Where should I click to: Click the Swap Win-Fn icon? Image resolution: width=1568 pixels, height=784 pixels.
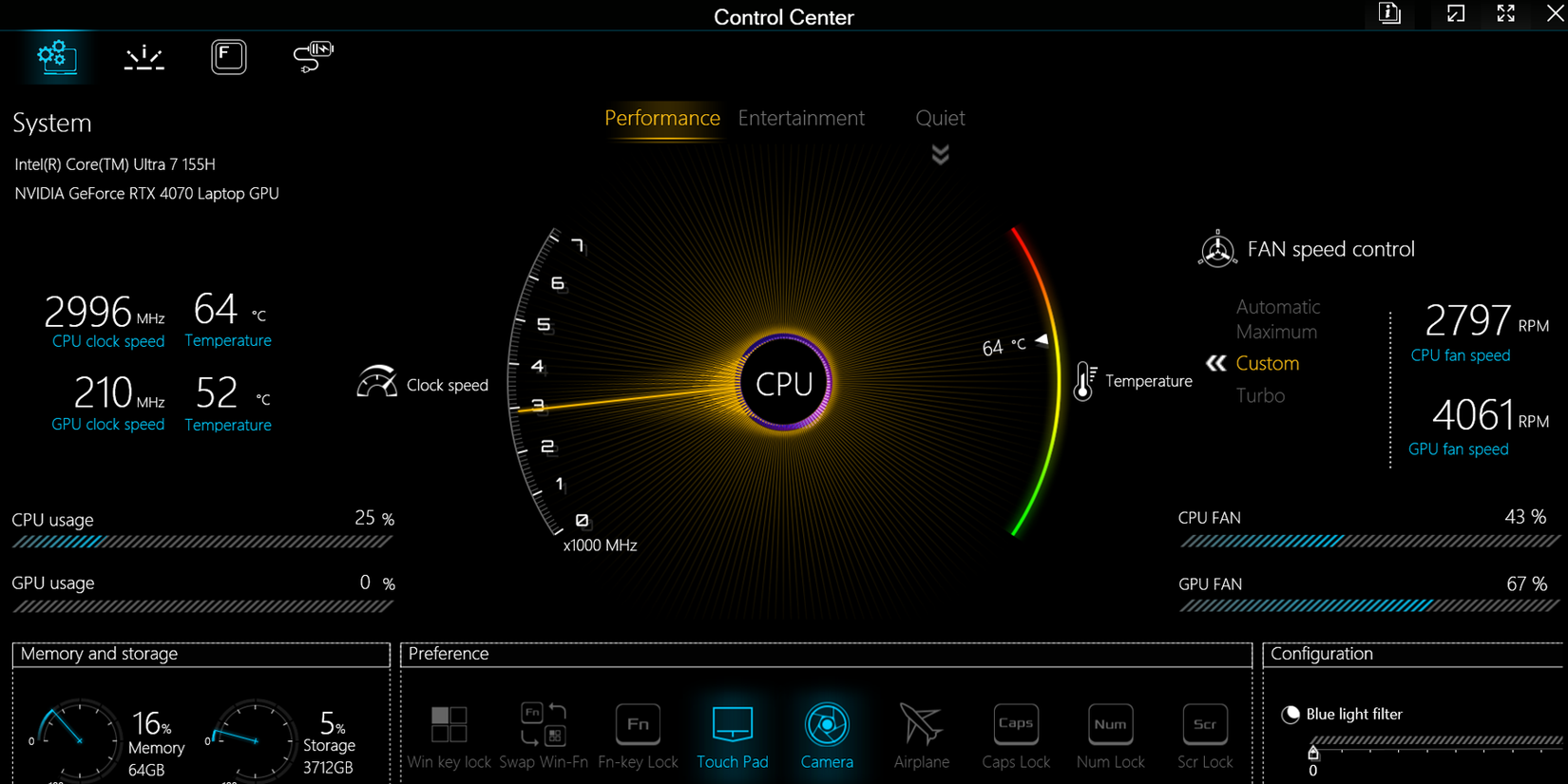[x=543, y=725]
